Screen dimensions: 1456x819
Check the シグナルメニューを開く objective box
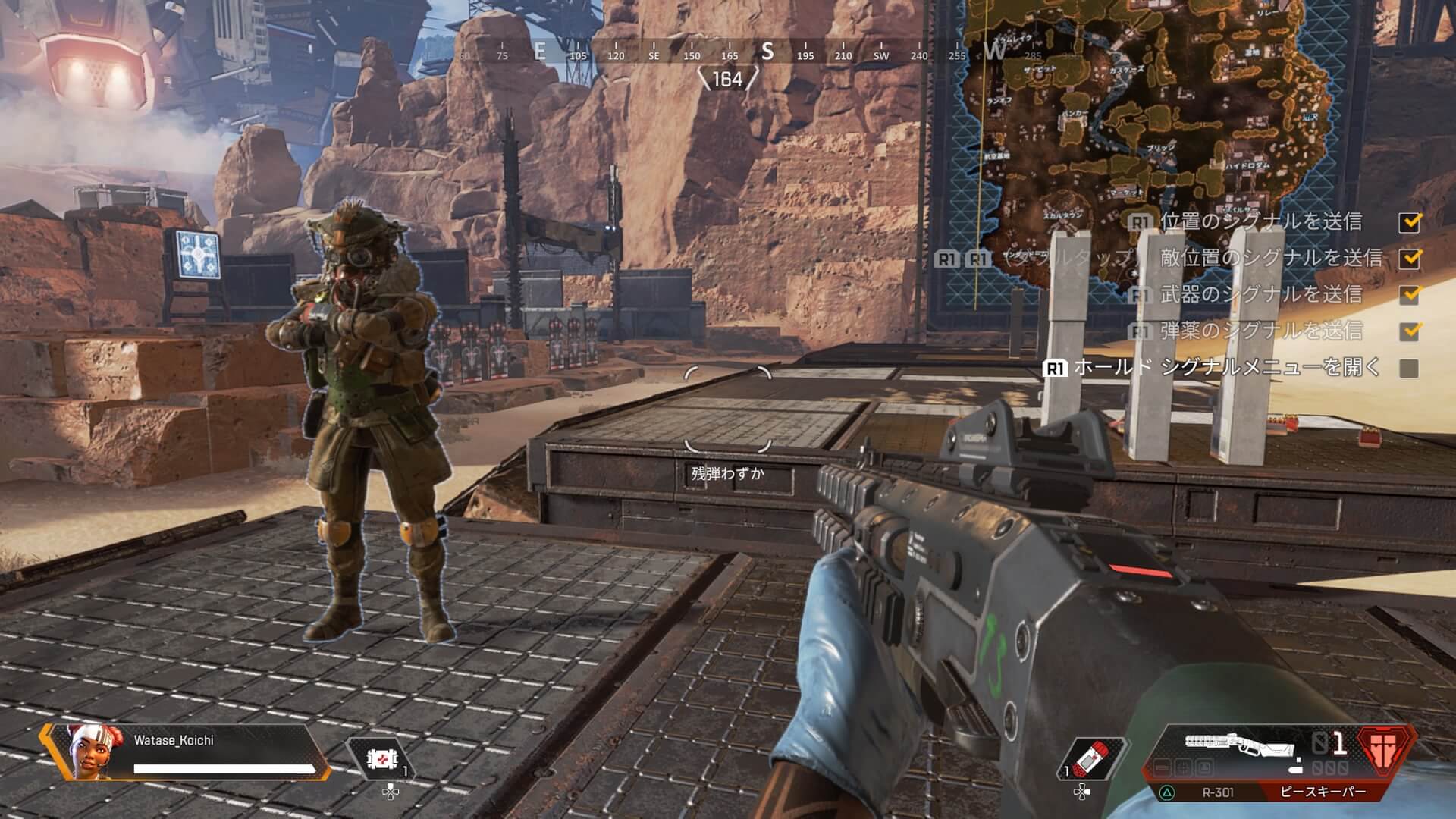pos(1409,368)
